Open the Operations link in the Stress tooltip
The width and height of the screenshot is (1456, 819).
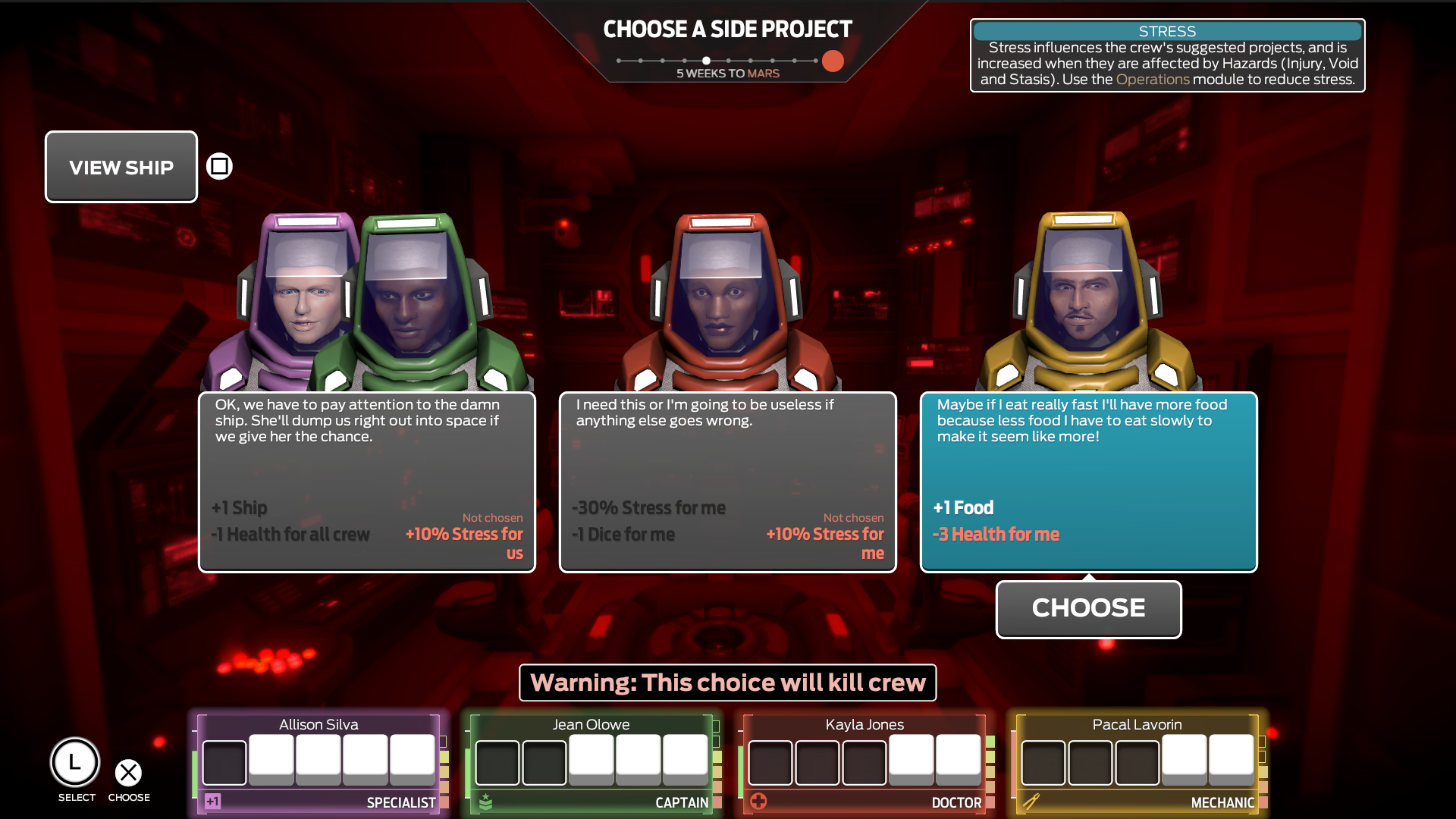(1153, 78)
